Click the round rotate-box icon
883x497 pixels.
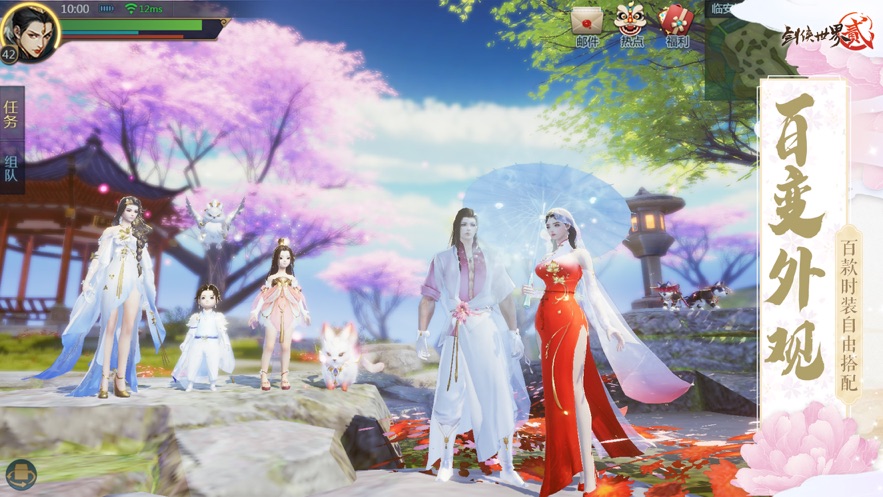click(x=19, y=473)
